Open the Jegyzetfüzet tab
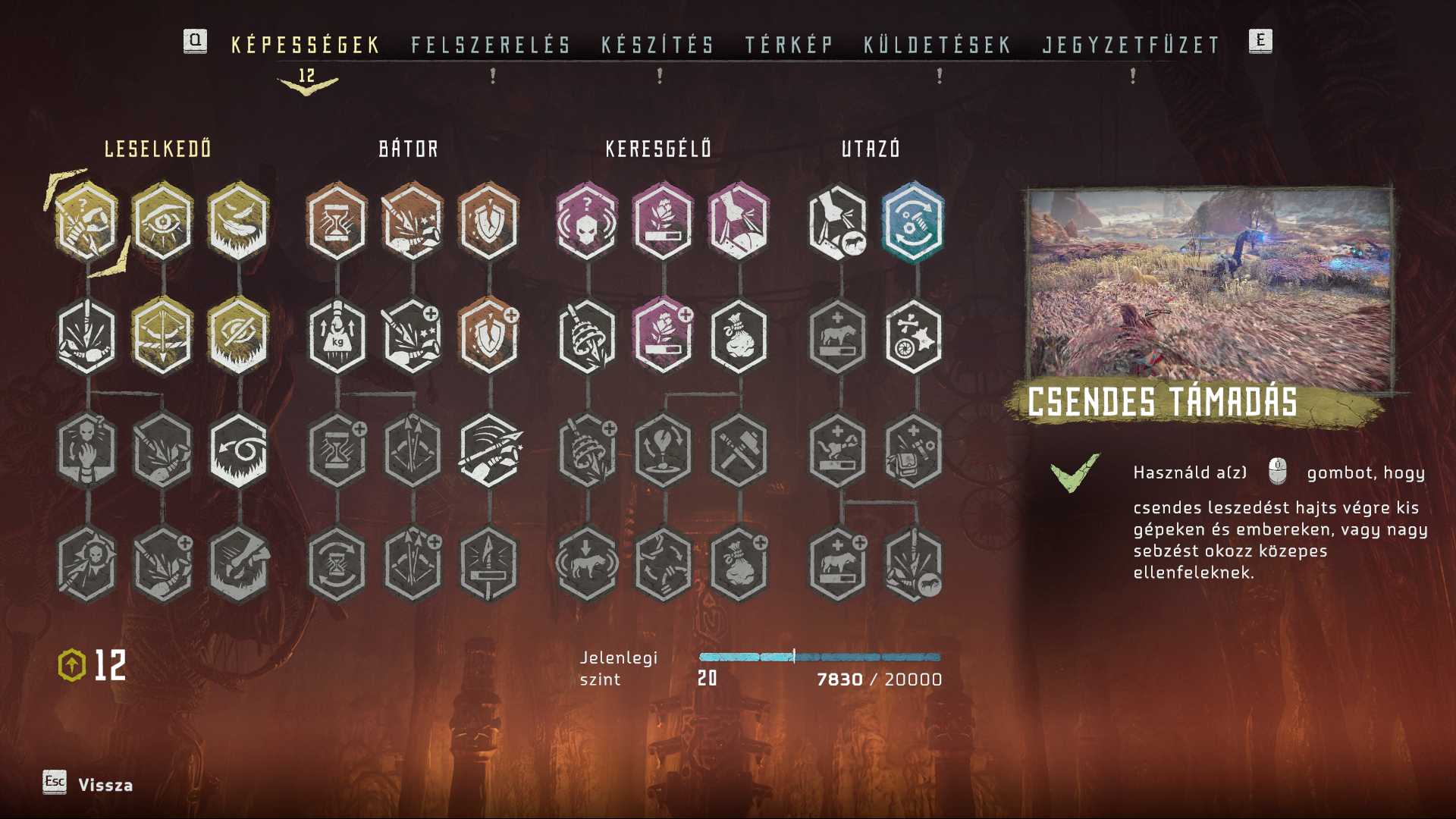 [x=1131, y=45]
